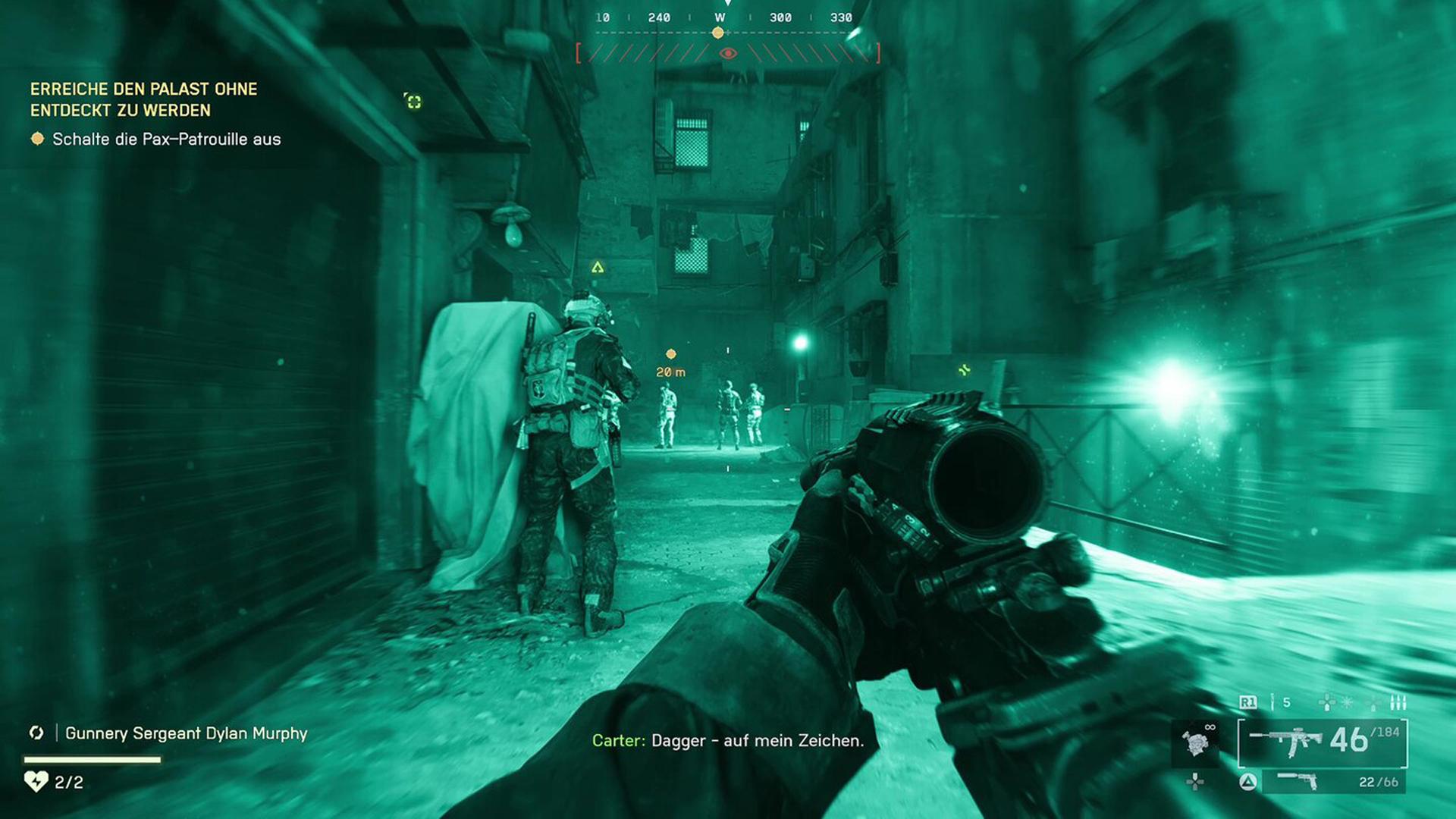Click the squad-swap icon beside Dylan Murphy's name
The image size is (1456, 819).
coord(36,733)
